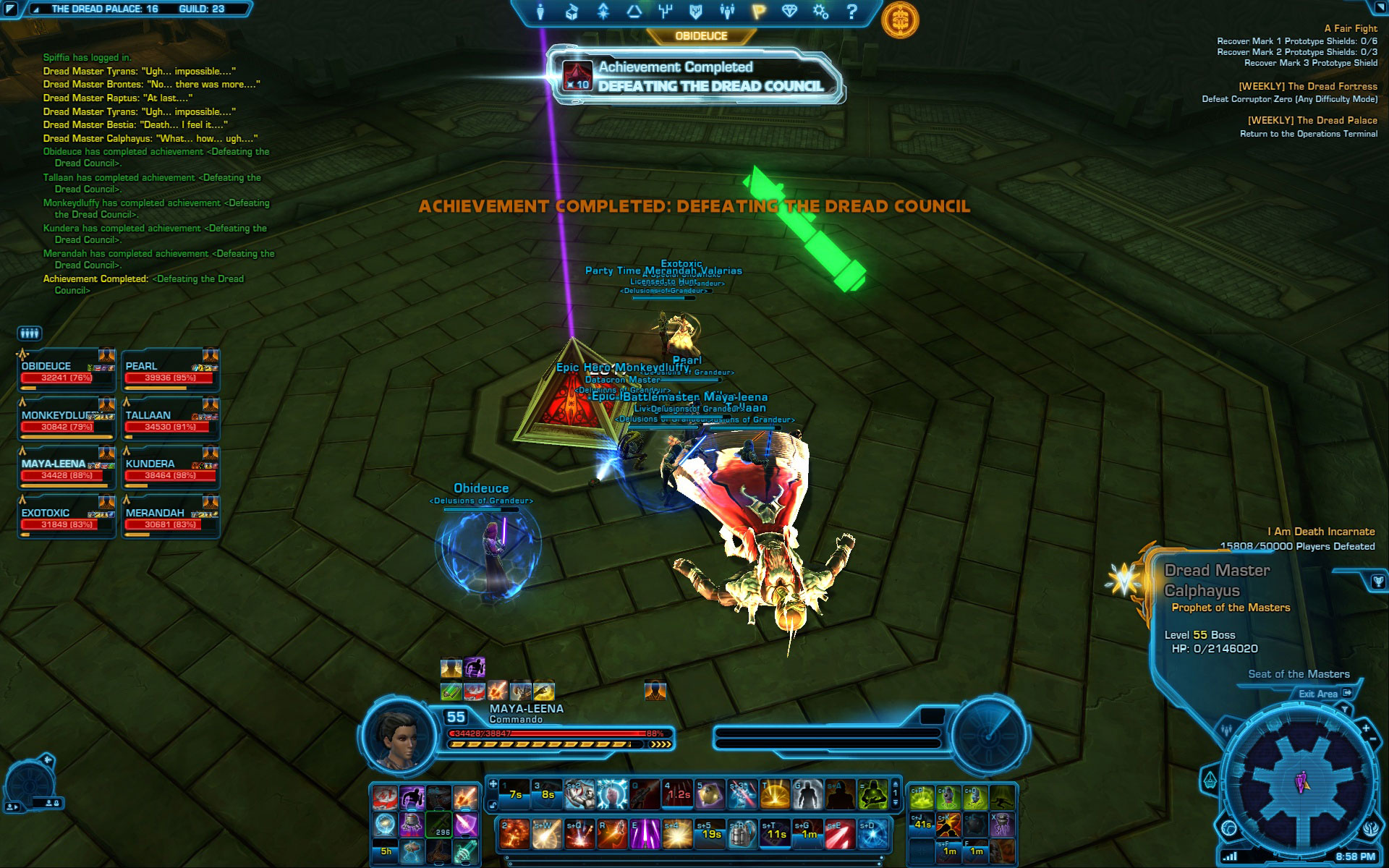This screenshot has width=1389, height=868.
Task: Select Pearl's operation frame
Action: (x=170, y=371)
